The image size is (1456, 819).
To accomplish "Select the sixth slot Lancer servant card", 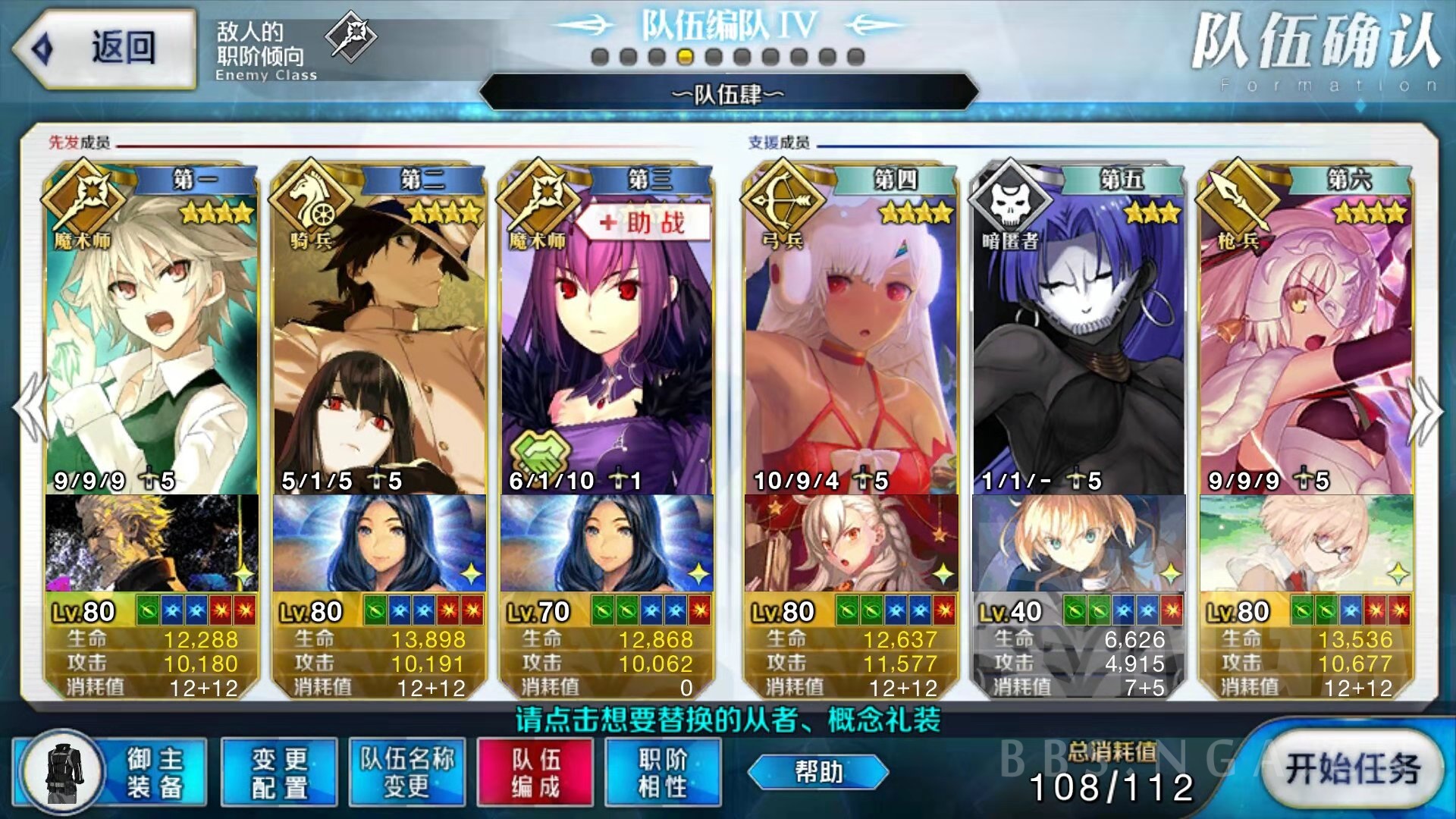I will [x=1306, y=341].
